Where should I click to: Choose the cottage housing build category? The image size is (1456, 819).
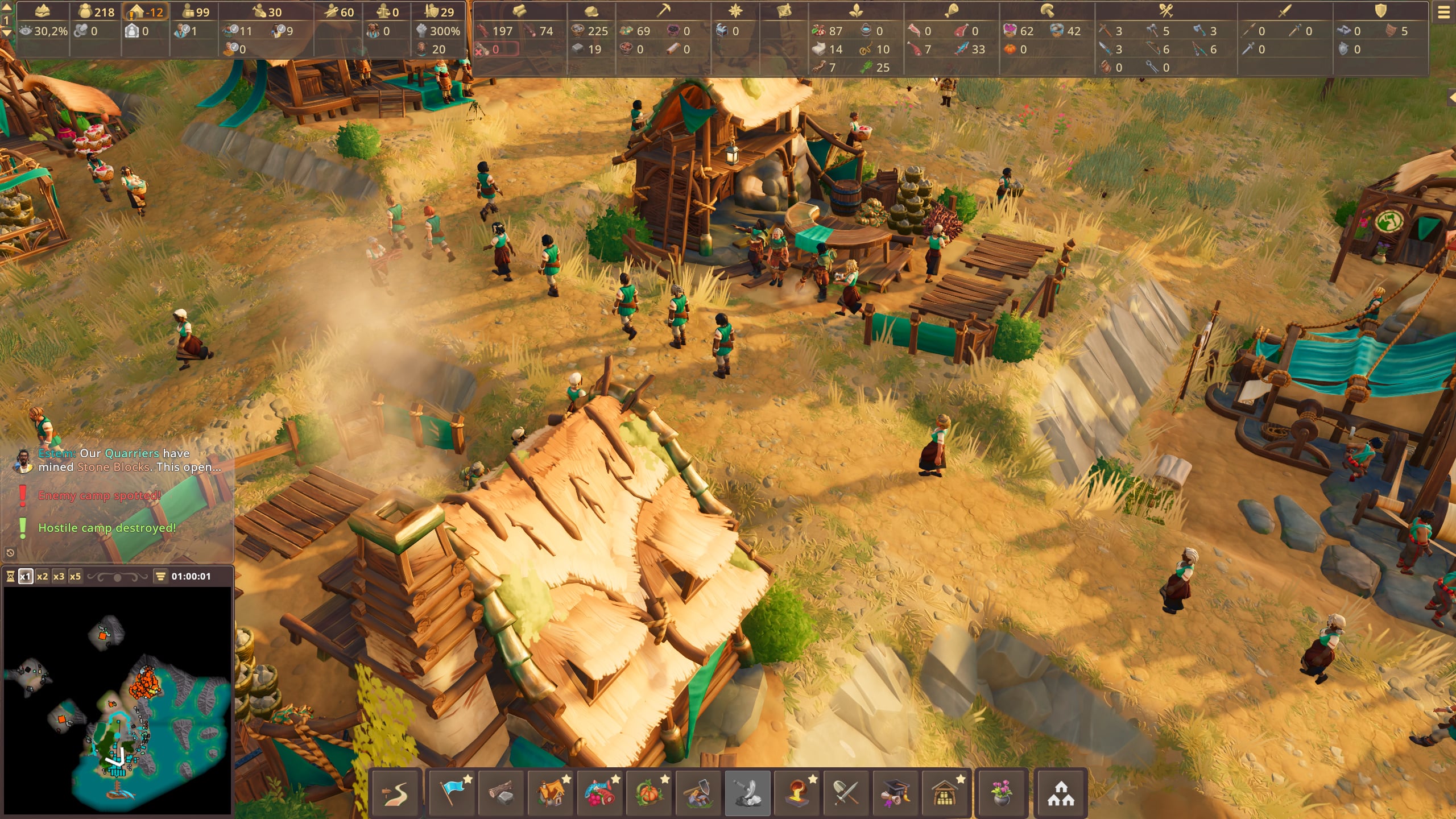[551, 793]
